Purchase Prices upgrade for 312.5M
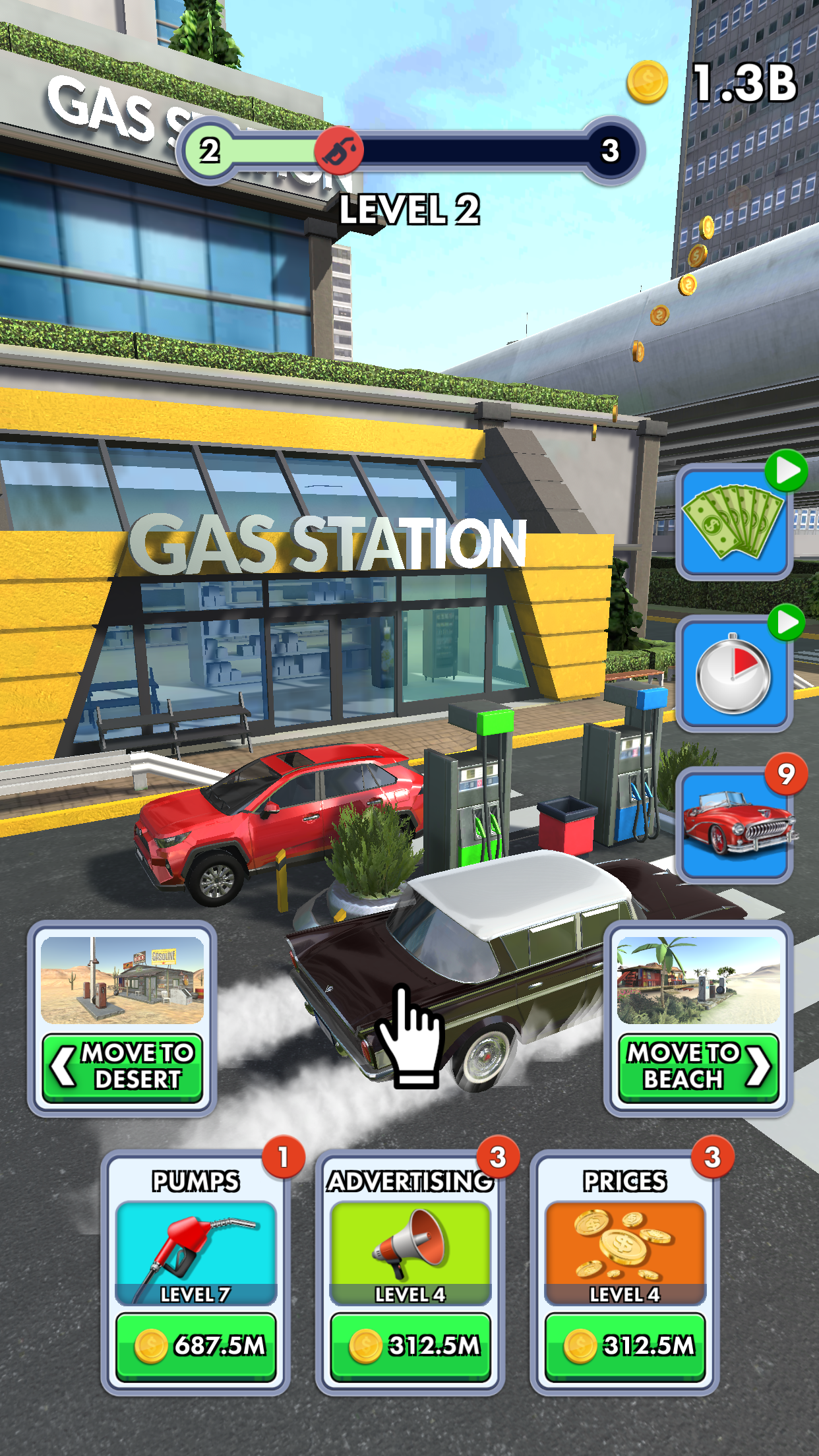Viewport: 819px width, 1456px height. (x=624, y=1346)
